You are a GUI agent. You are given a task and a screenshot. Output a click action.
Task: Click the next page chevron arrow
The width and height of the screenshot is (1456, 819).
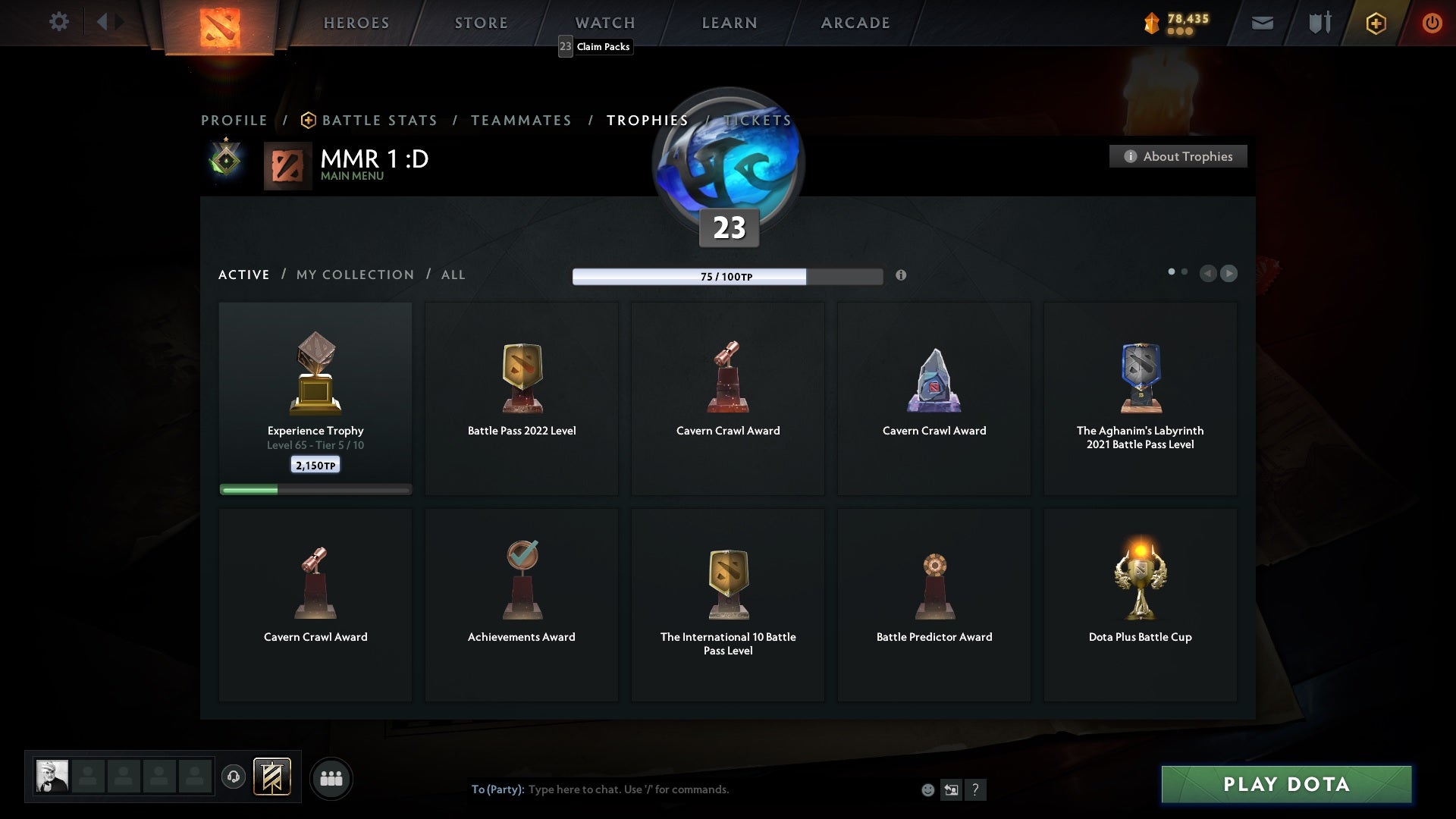(1229, 274)
